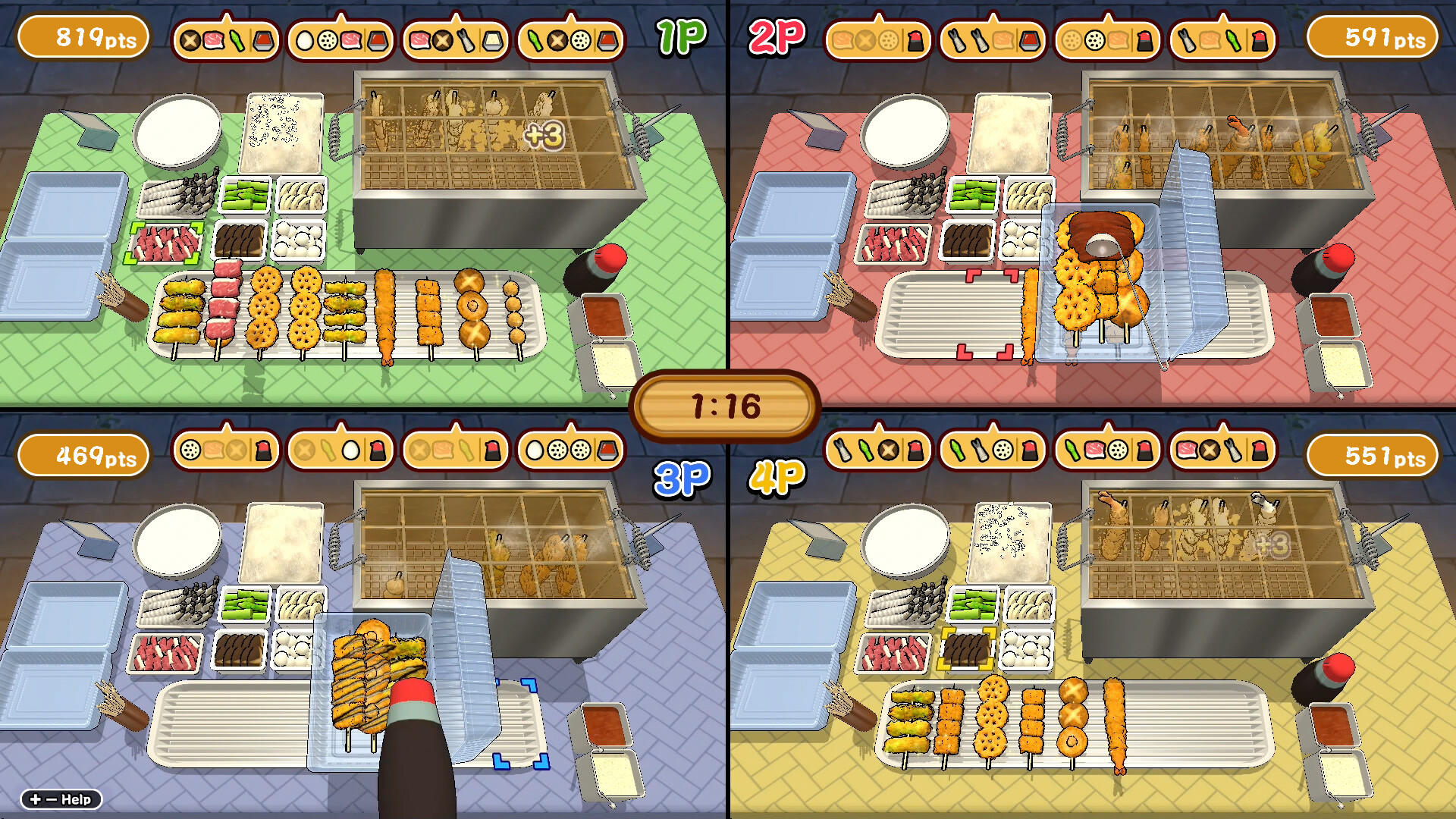
Task: Select the green leek ingredient tray
Action: tap(243, 195)
